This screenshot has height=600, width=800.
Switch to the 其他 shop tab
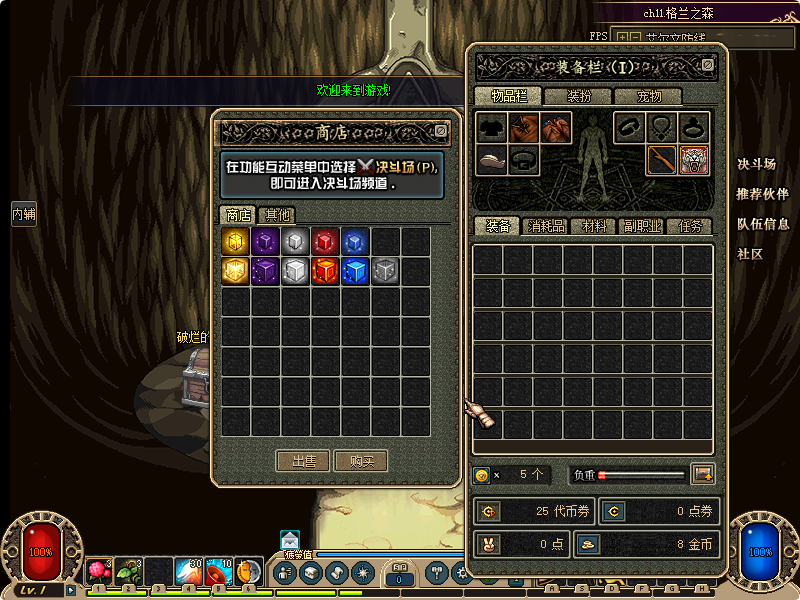click(277, 215)
